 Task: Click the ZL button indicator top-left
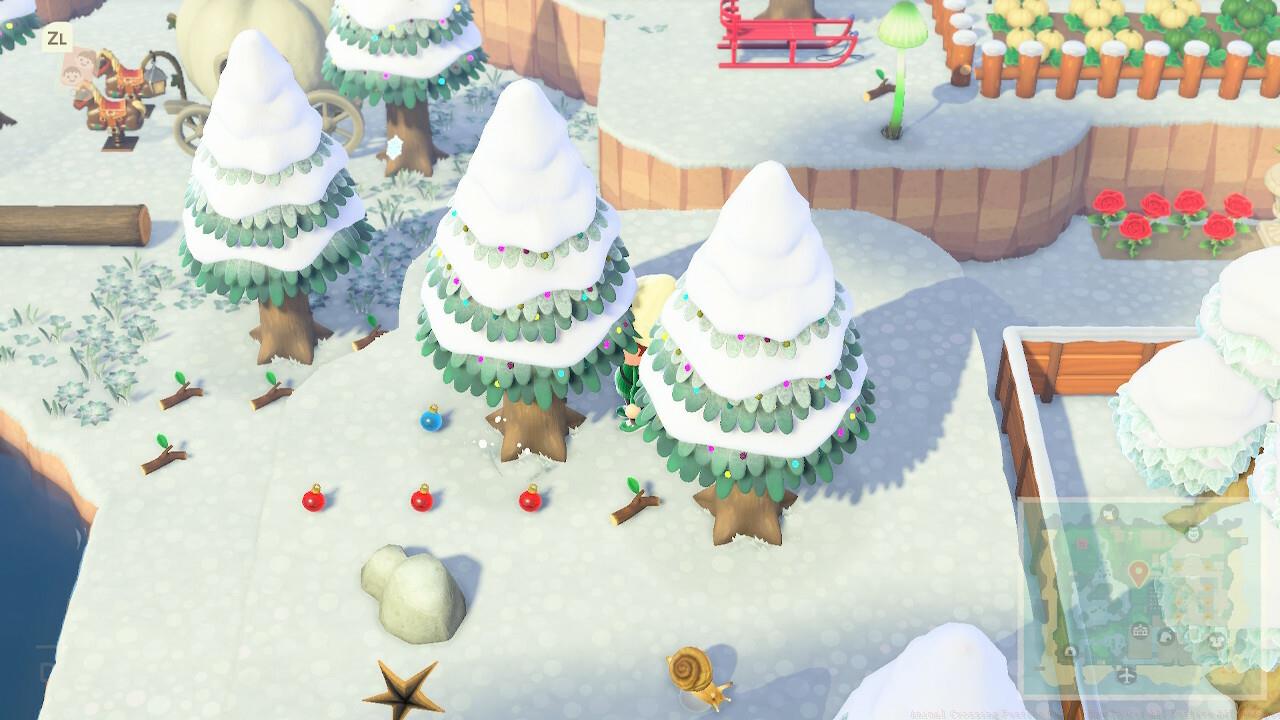point(58,40)
